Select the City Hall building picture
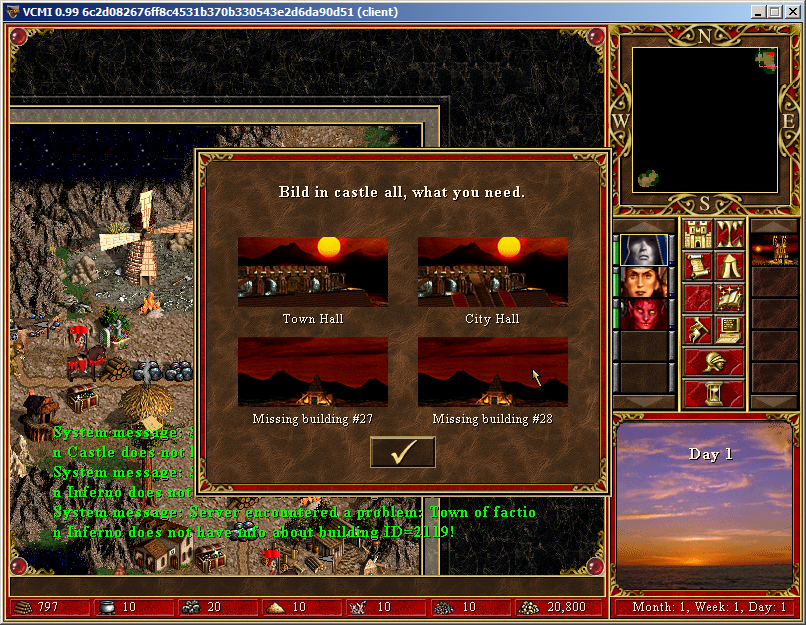Screen dimensions: 806x625 coord(492,271)
